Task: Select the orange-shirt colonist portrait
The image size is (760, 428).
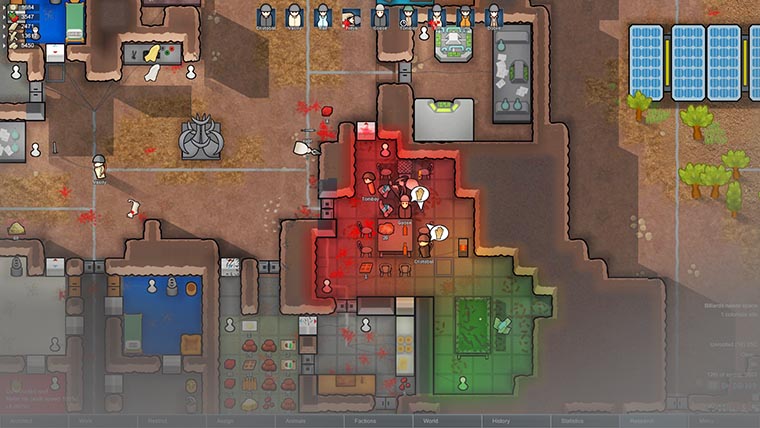Action: coord(465,16)
